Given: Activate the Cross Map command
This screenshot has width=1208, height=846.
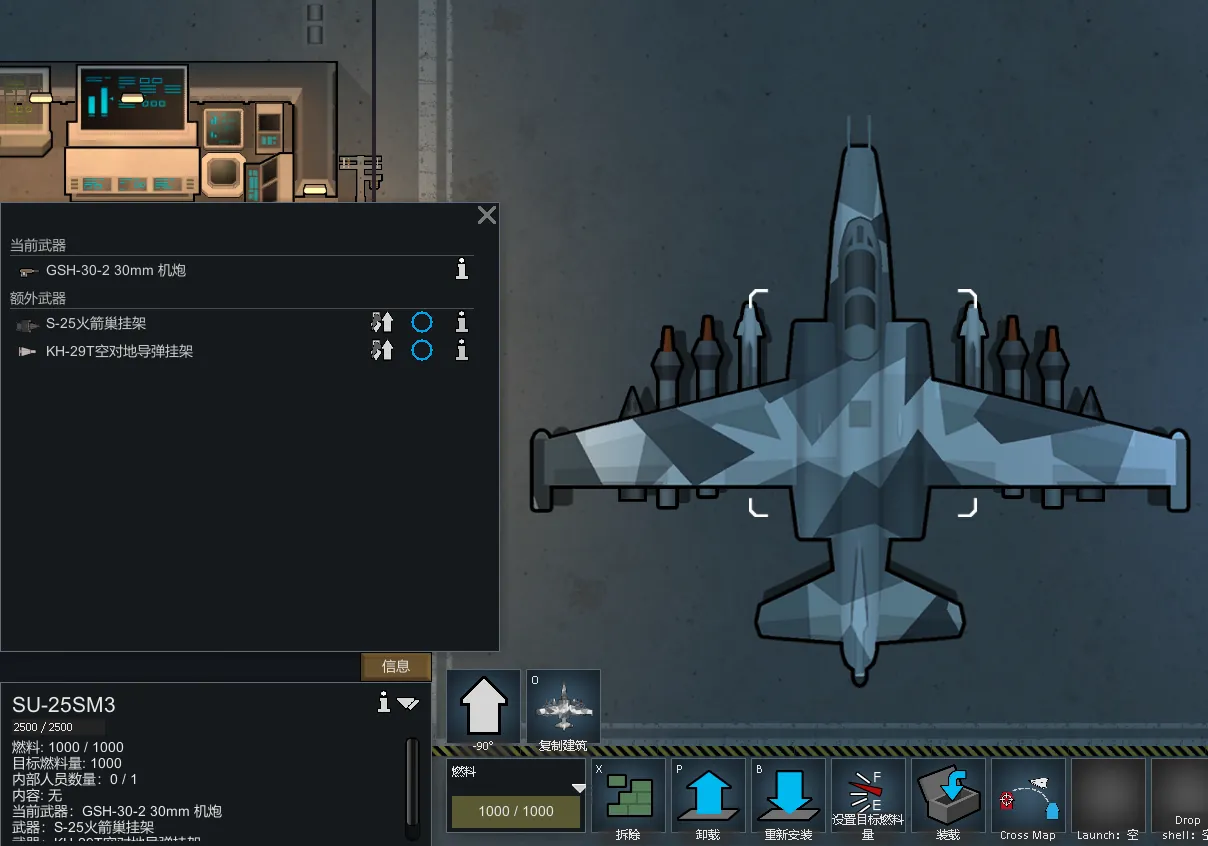Looking at the screenshot, I should point(1028,796).
